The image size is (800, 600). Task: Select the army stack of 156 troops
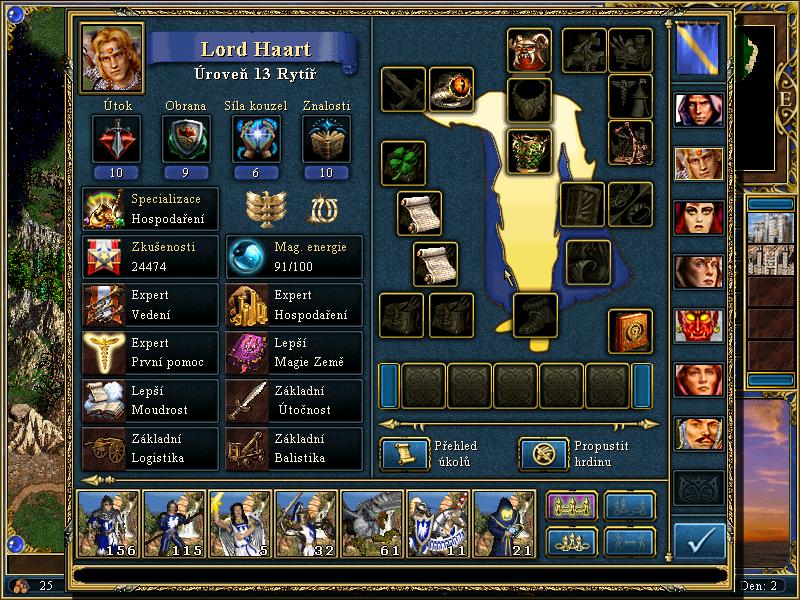pos(108,523)
